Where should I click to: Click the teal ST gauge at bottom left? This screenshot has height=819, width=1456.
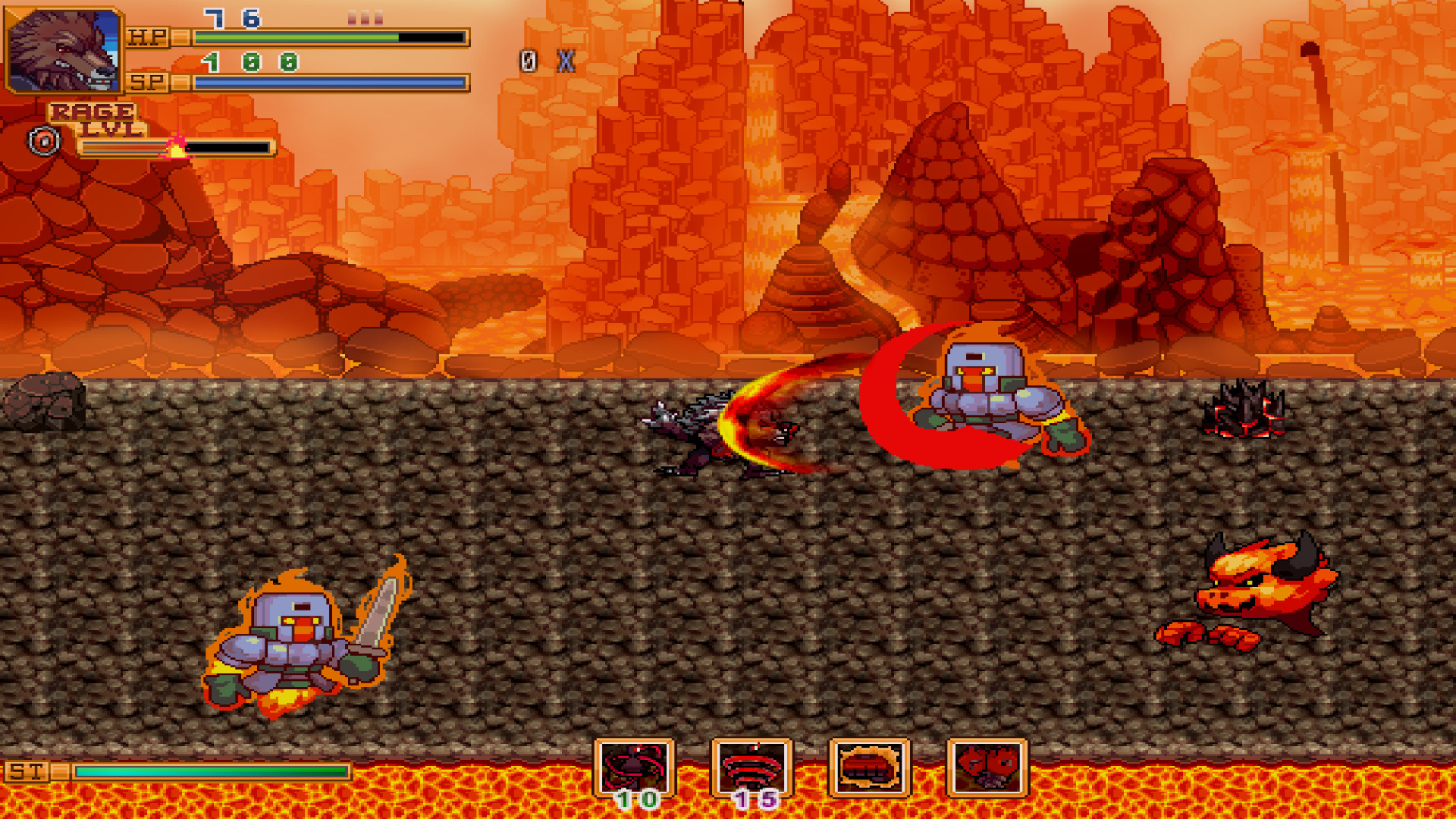click(212, 770)
